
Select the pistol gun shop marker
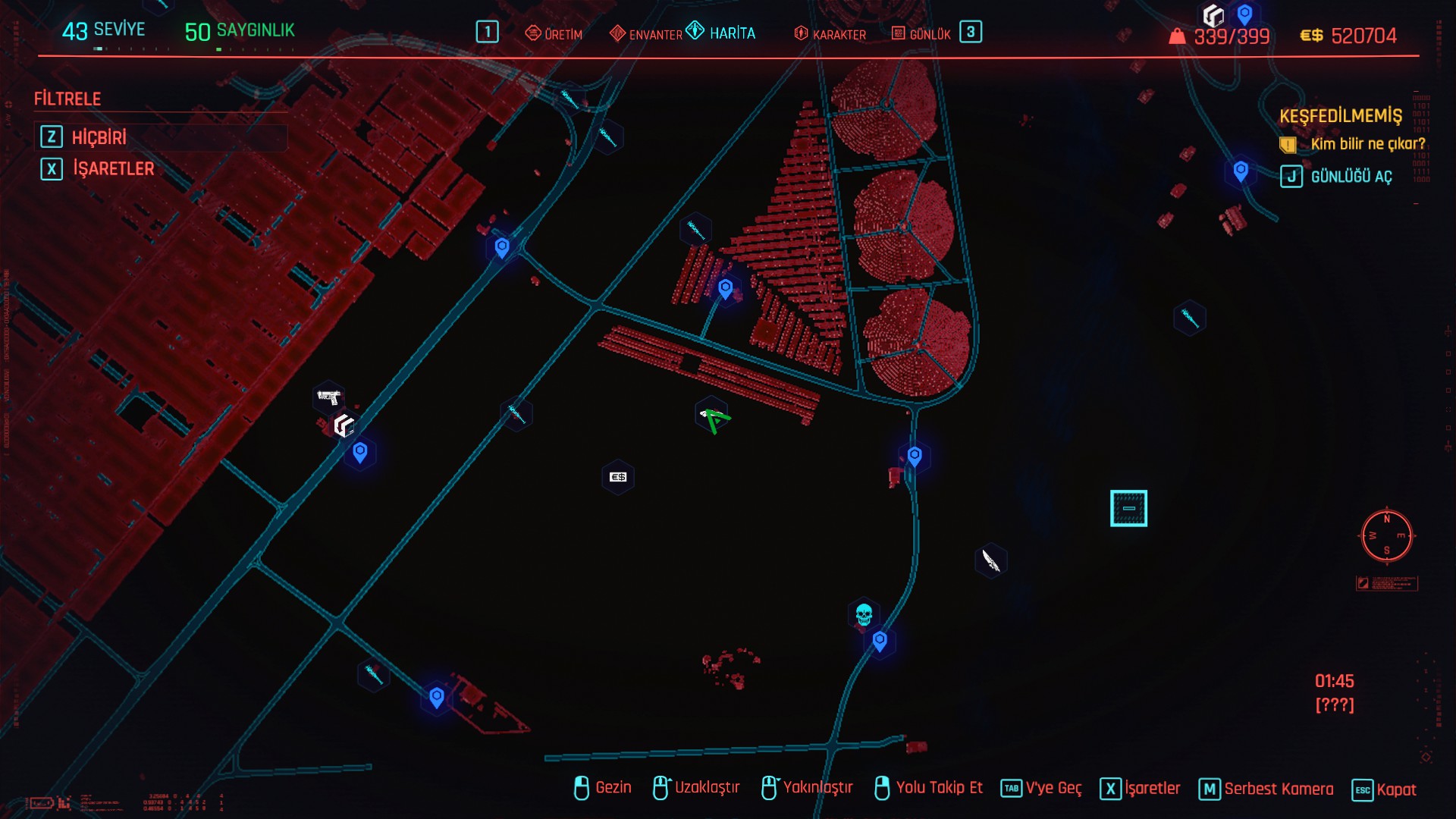(328, 397)
